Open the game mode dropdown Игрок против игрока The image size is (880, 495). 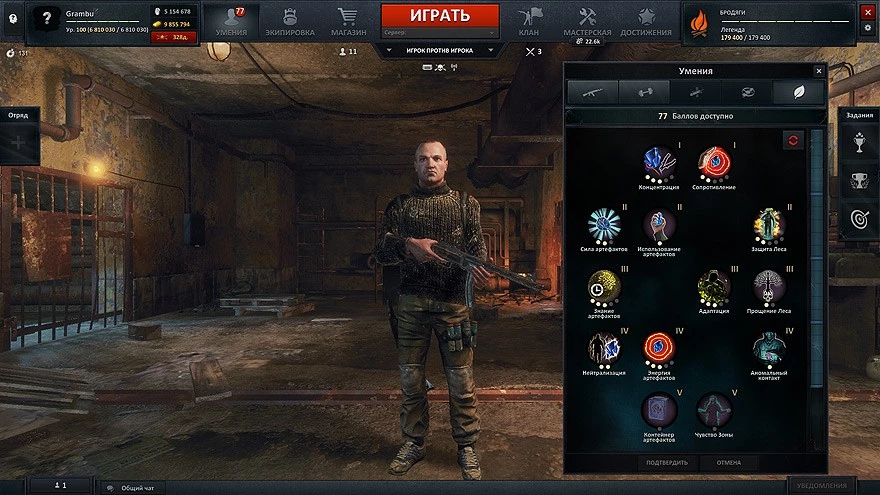439,49
